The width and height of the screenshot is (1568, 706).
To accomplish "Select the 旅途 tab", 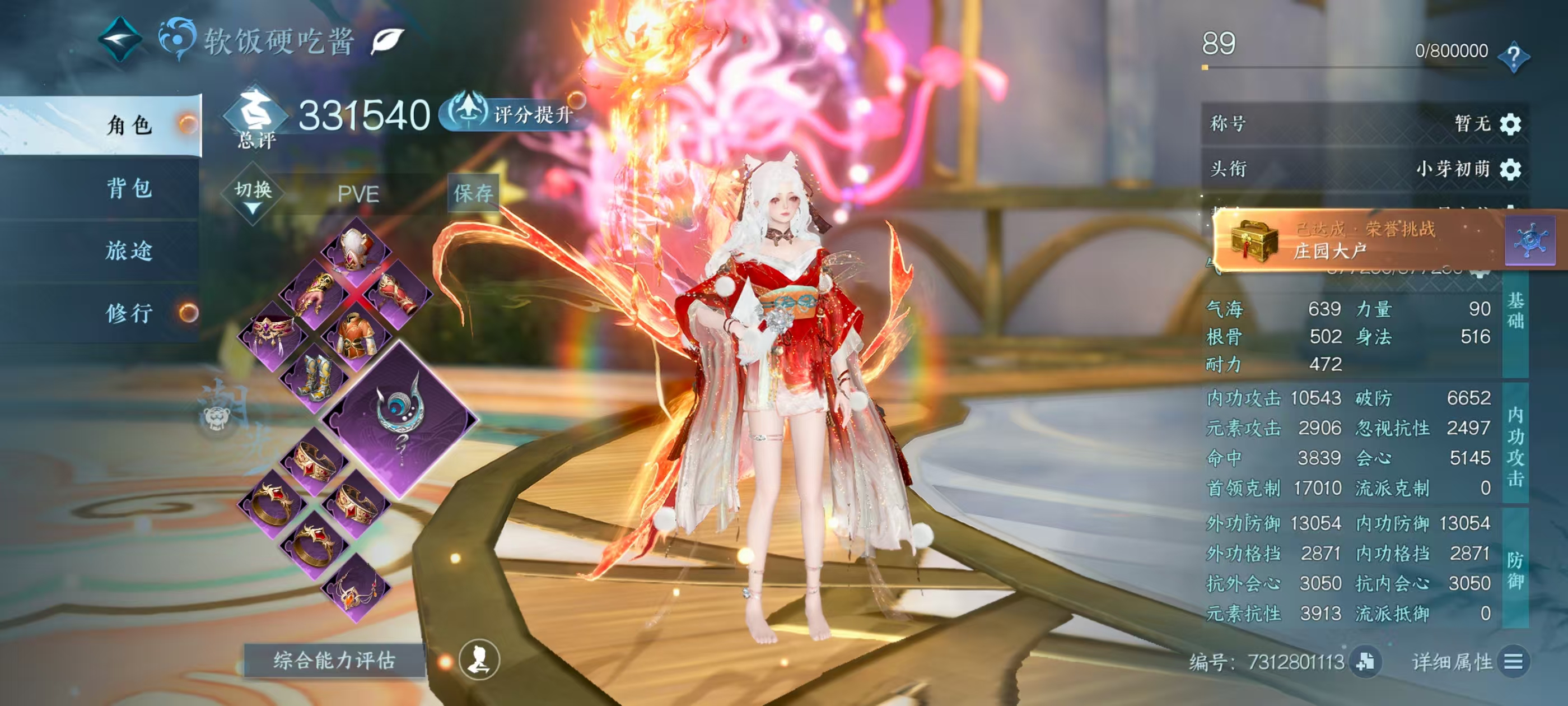I will (129, 251).
